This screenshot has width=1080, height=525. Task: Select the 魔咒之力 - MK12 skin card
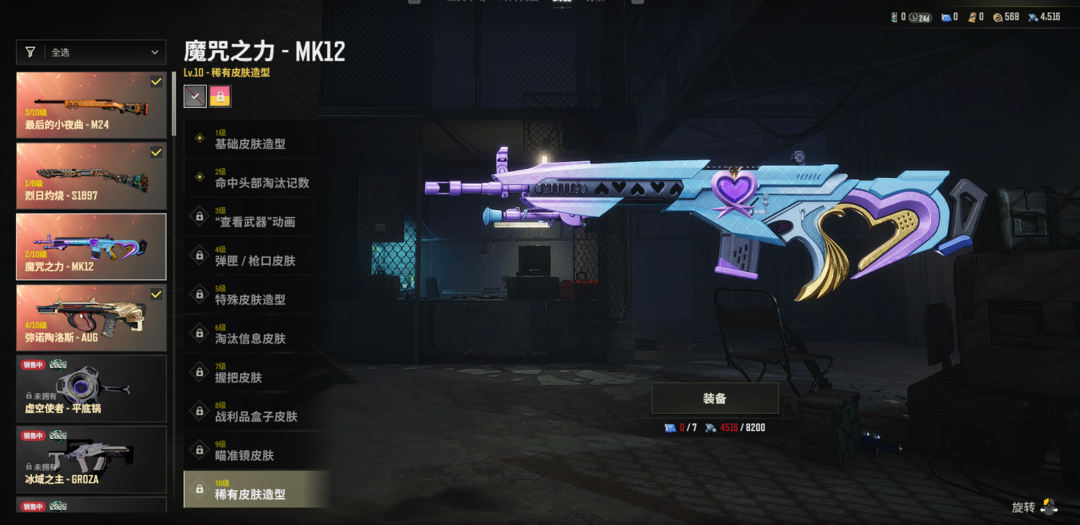[91, 247]
